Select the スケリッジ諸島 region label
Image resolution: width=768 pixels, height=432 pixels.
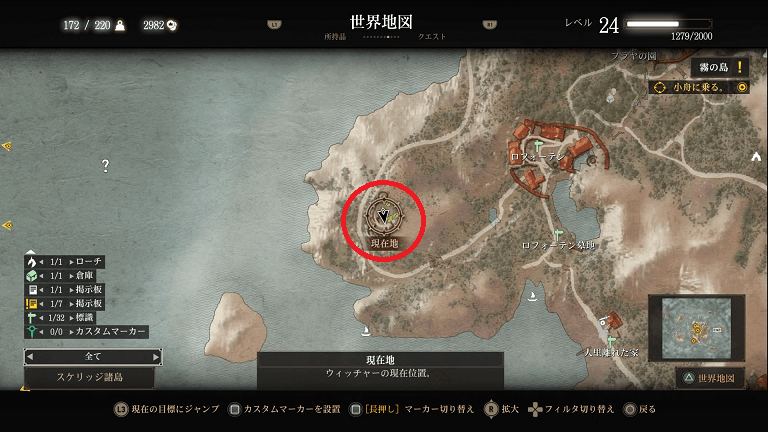89,378
